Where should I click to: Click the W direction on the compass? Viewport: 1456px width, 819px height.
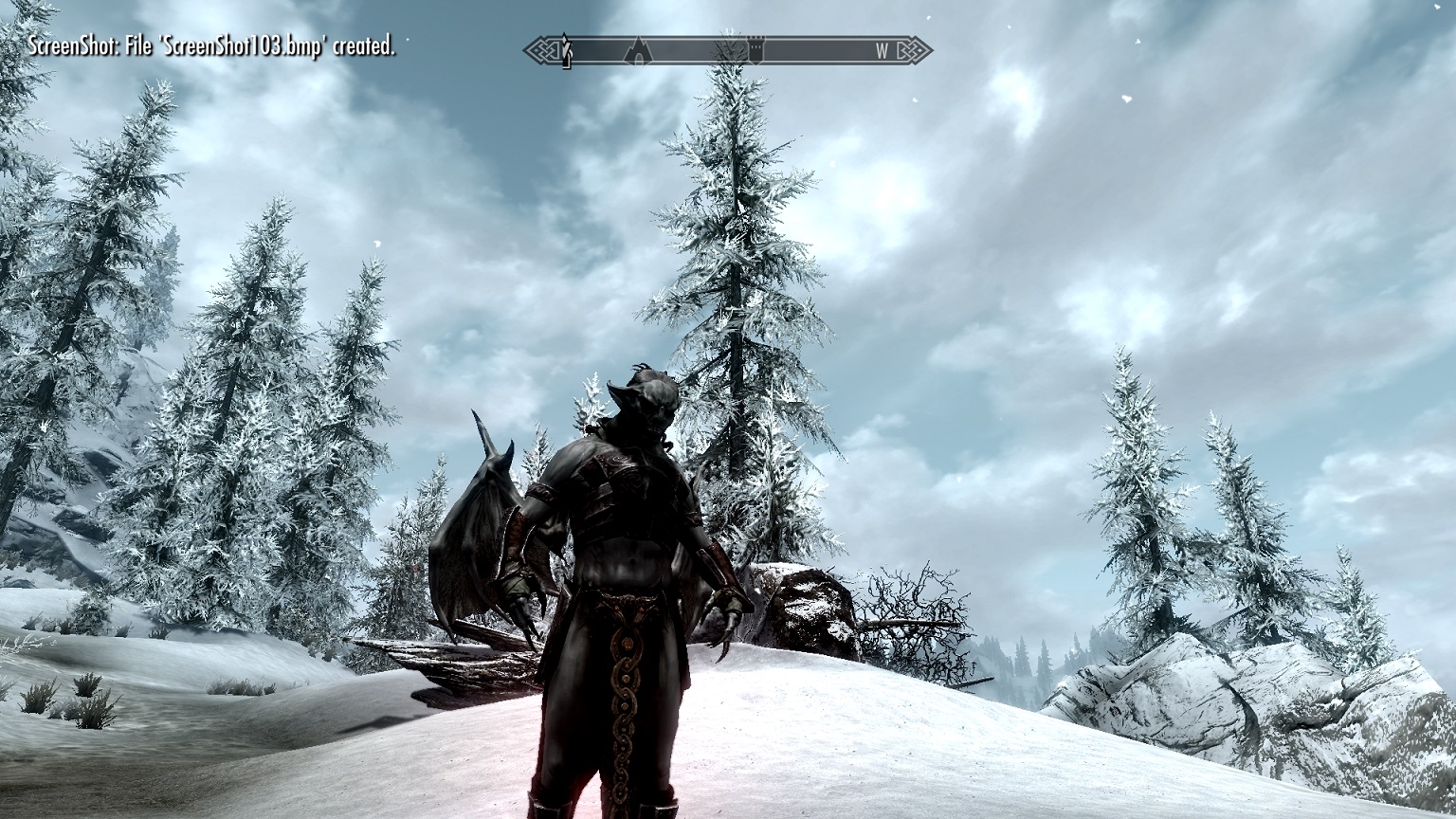coord(882,51)
